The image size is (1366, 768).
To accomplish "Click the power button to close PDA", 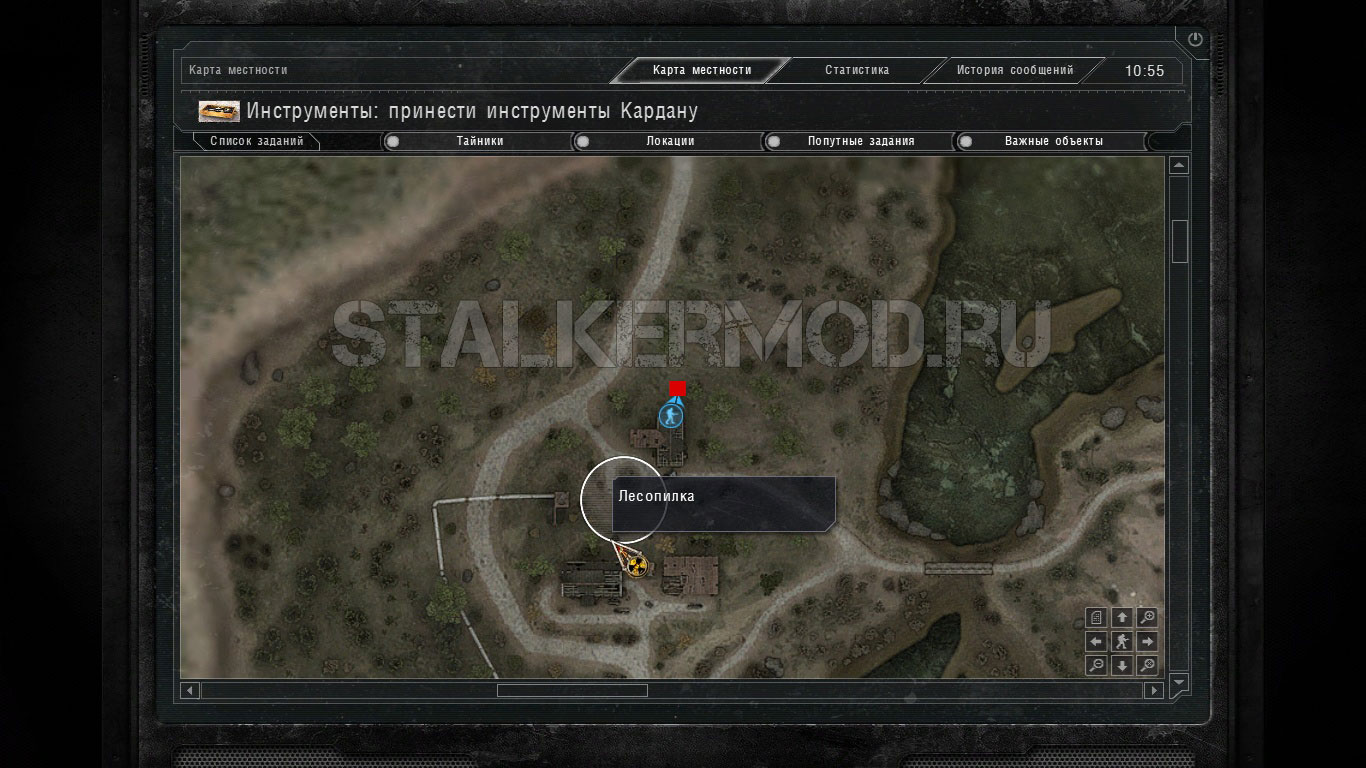I will (x=1195, y=40).
